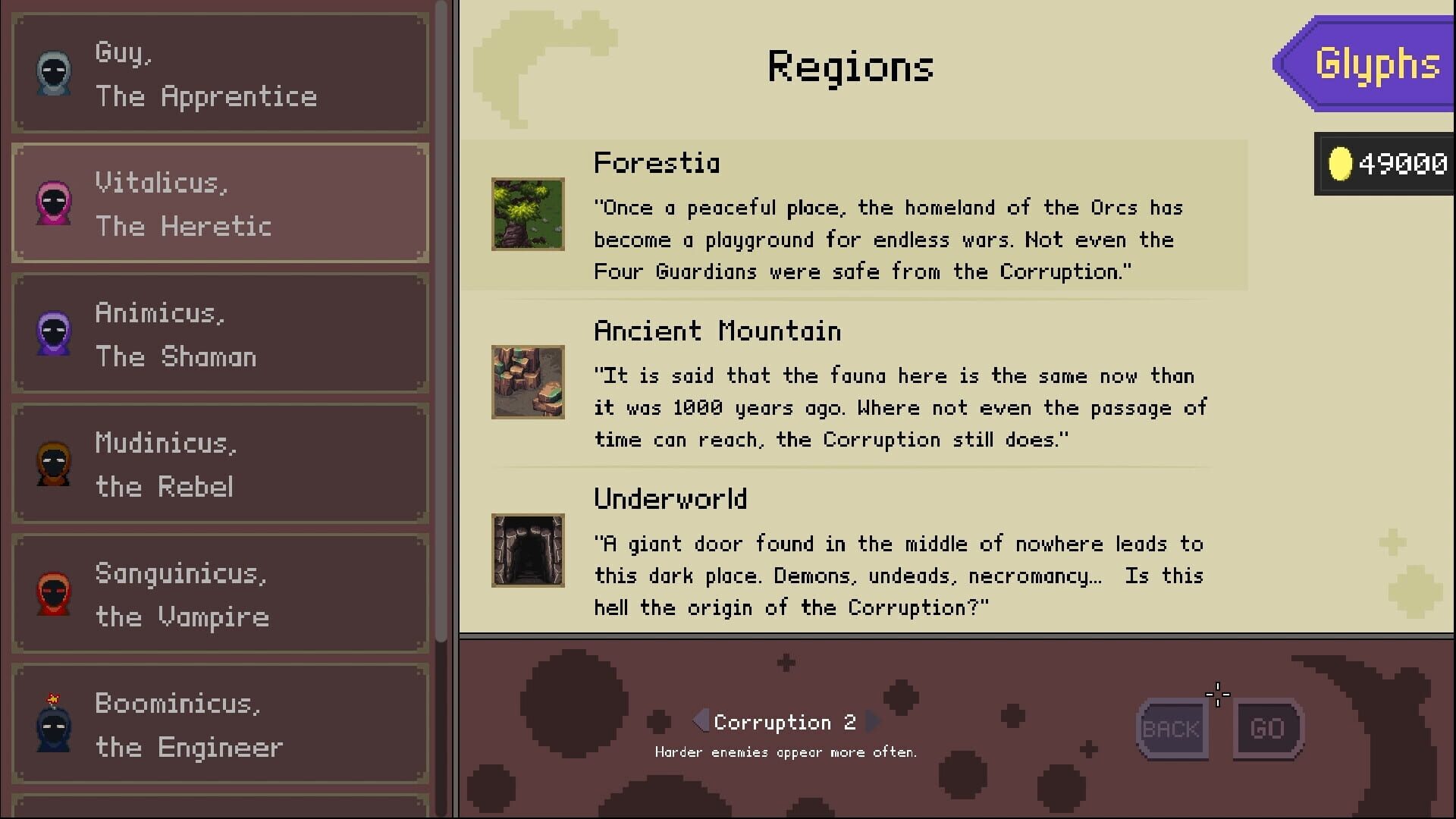Select the Forestia tree region icon
Screen dimensions: 1456x819
pos(528,215)
